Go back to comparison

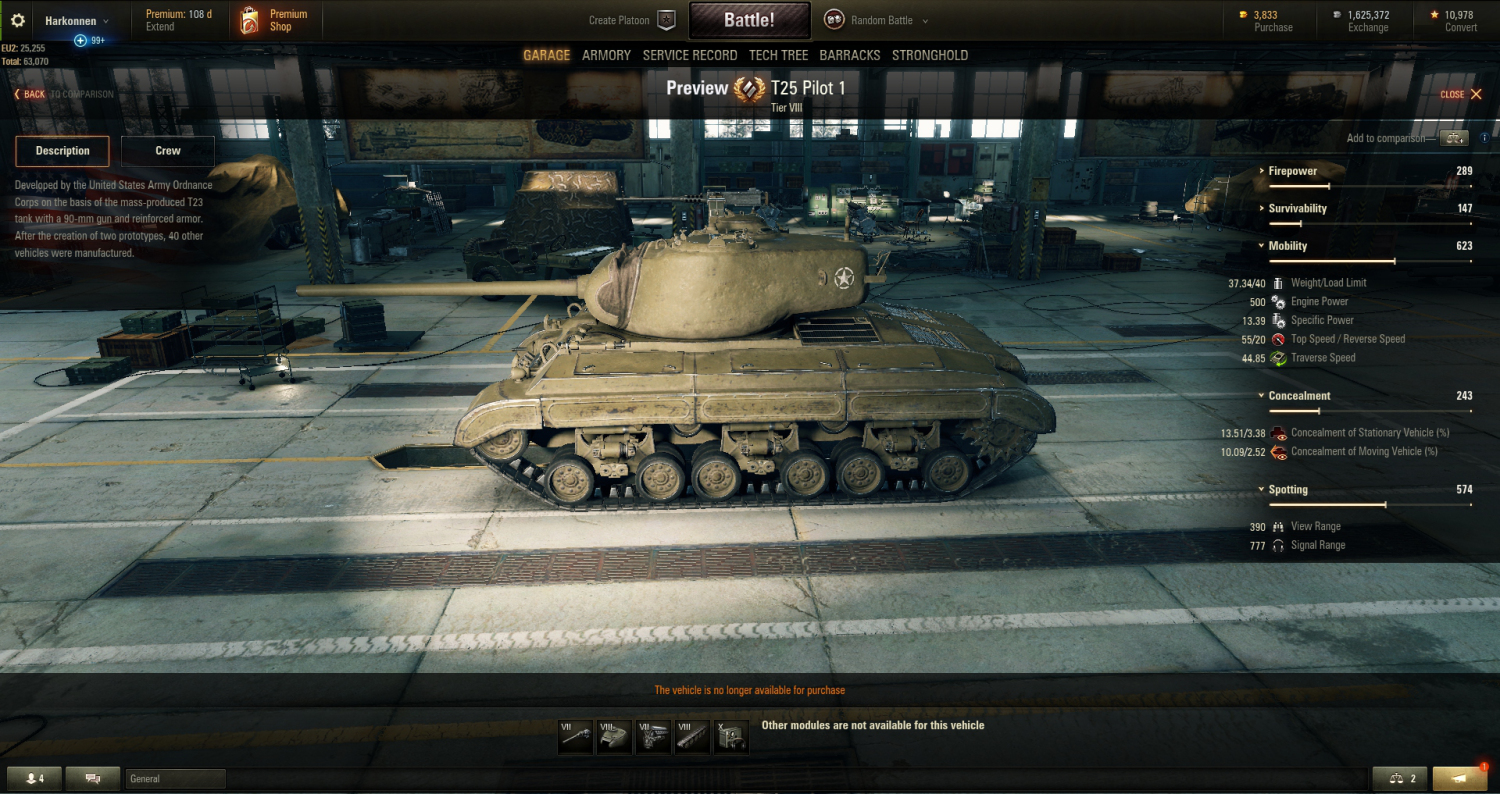coord(63,94)
